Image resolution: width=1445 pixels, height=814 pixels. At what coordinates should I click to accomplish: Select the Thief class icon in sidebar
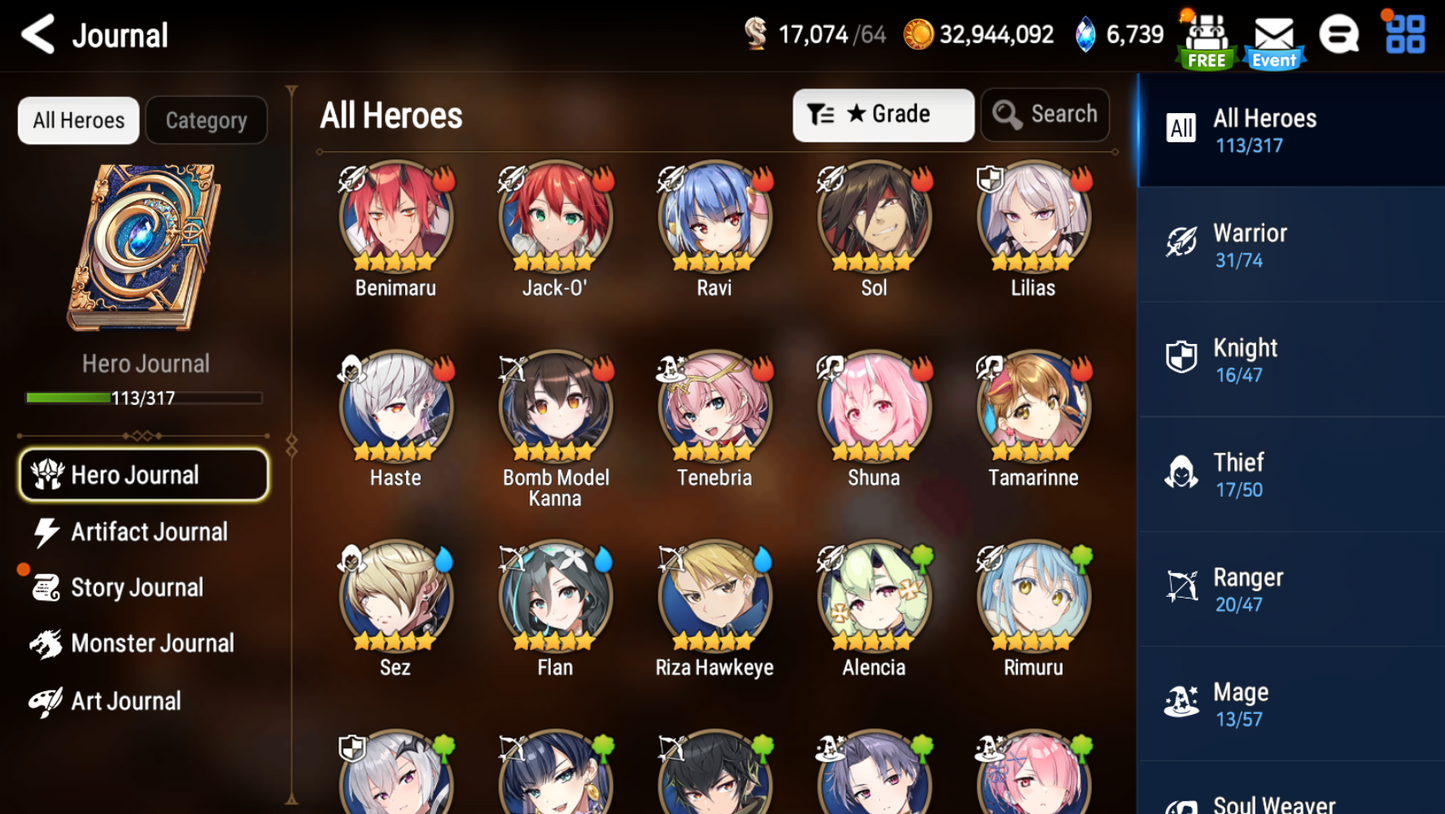[1182, 473]
